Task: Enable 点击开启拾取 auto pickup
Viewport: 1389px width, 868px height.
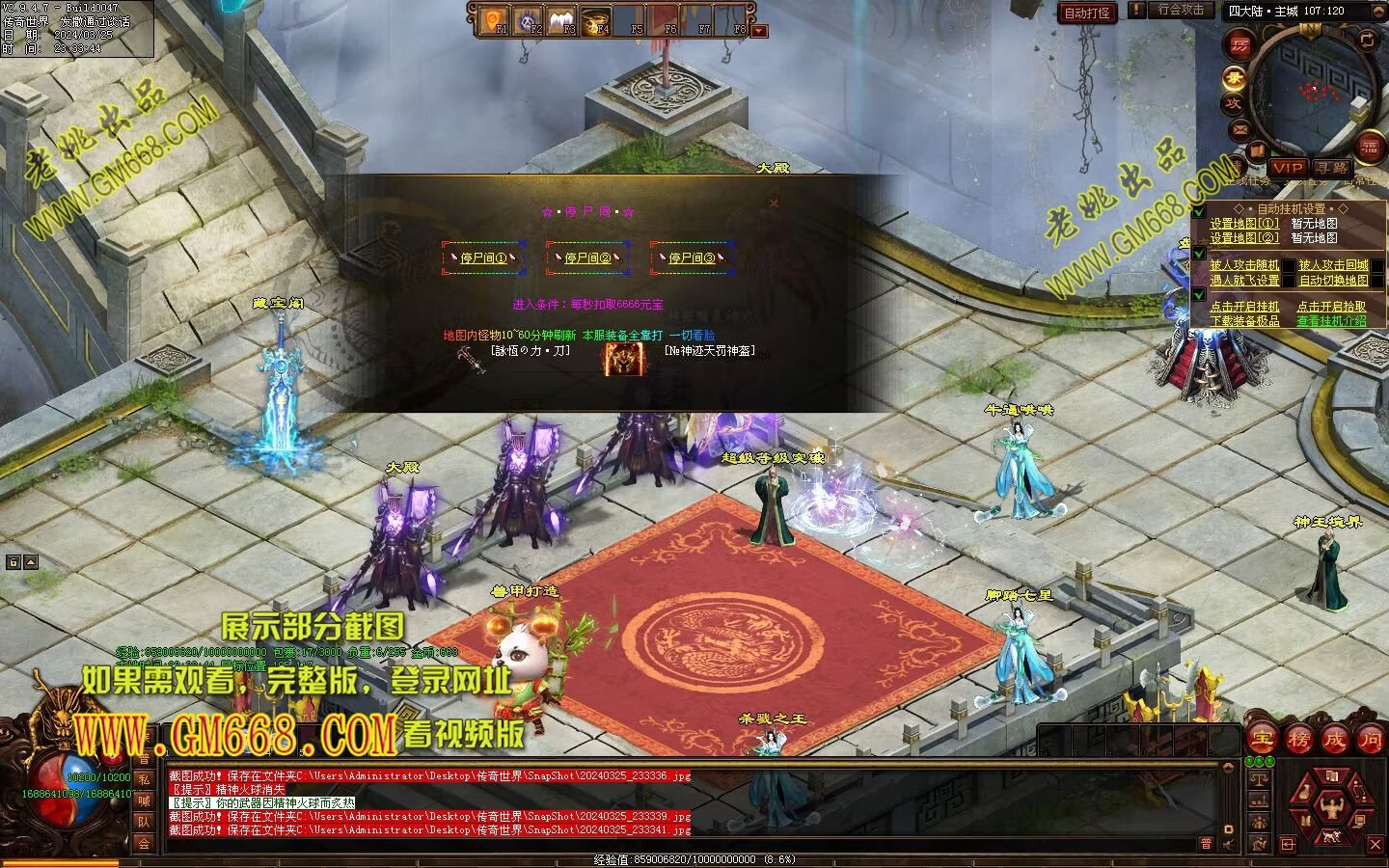Action: click(x=1331, y=307)
